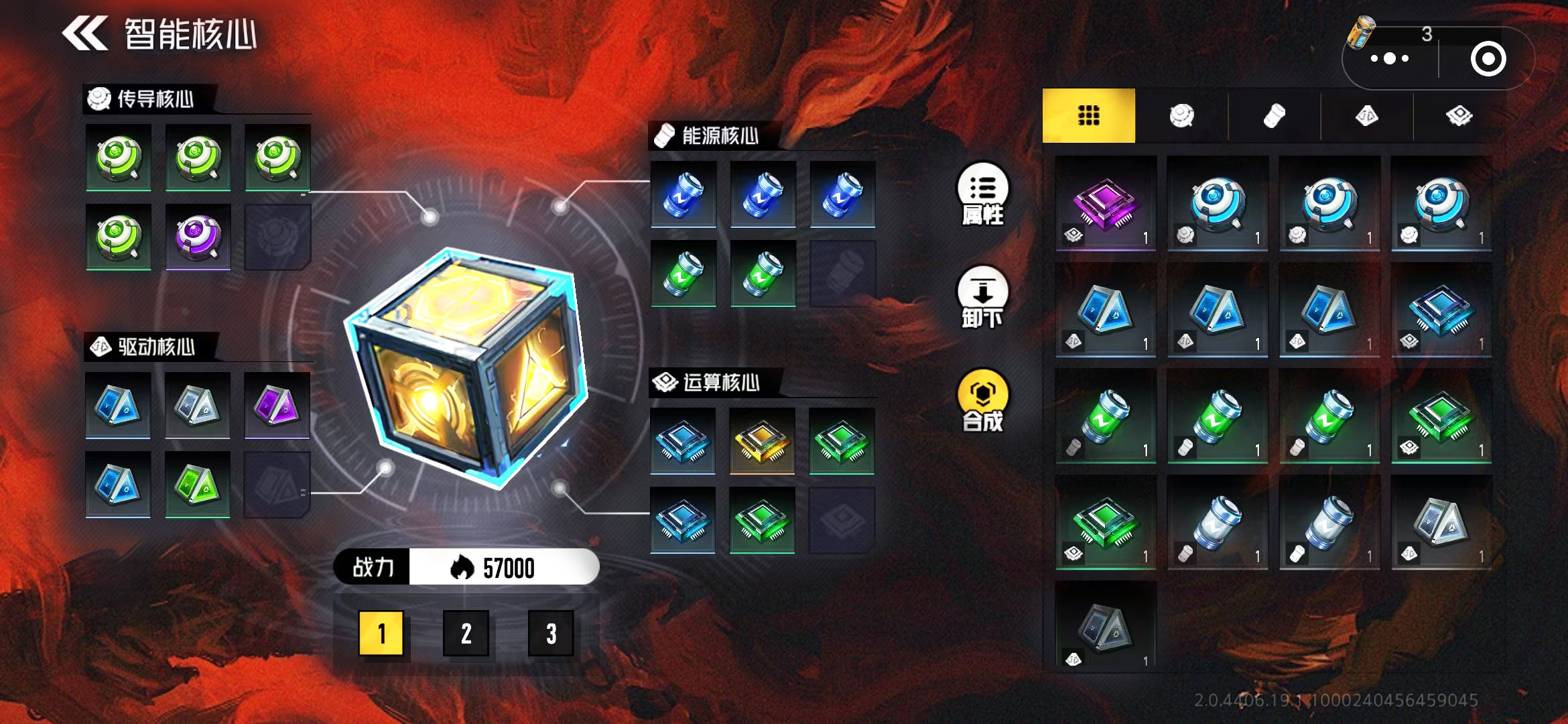Select the purple chip in inventory

(1106, 203)
